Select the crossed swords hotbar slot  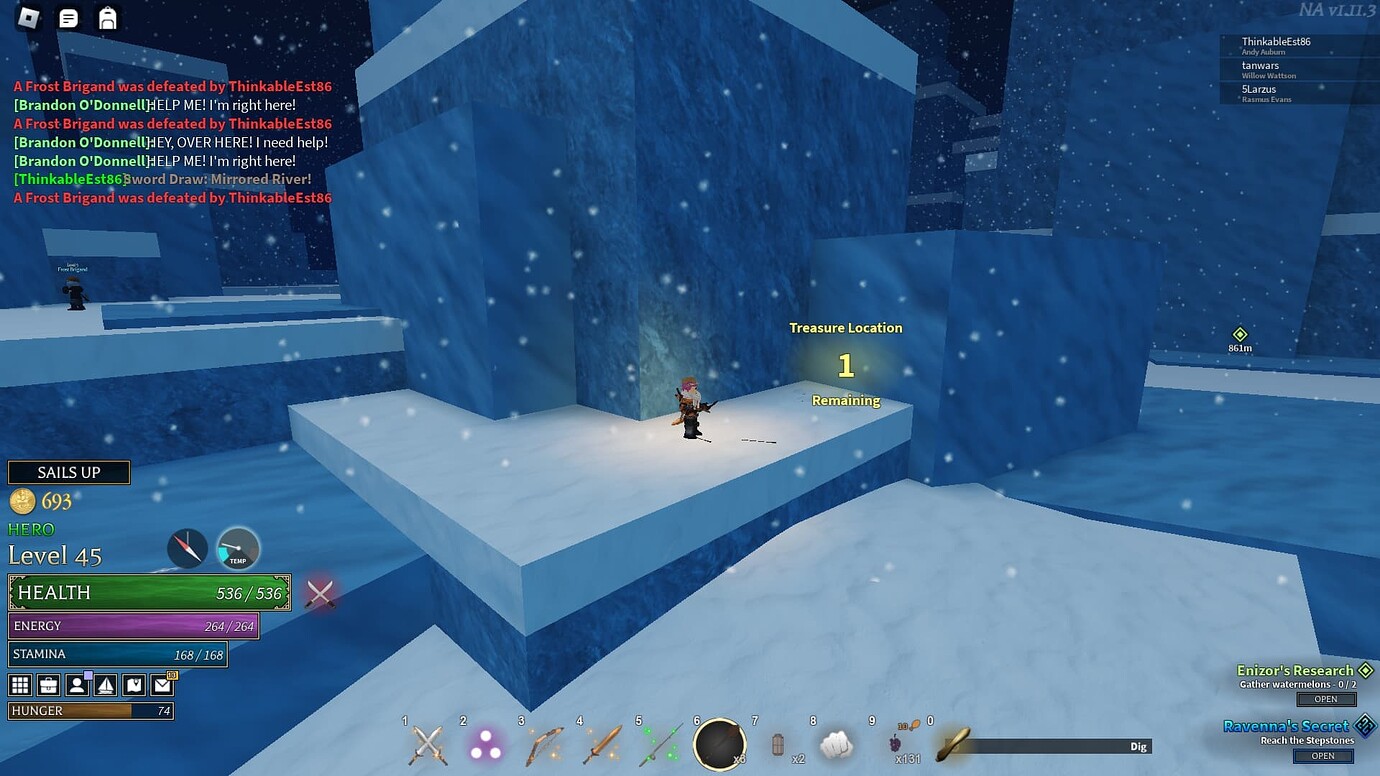(428, 745)
